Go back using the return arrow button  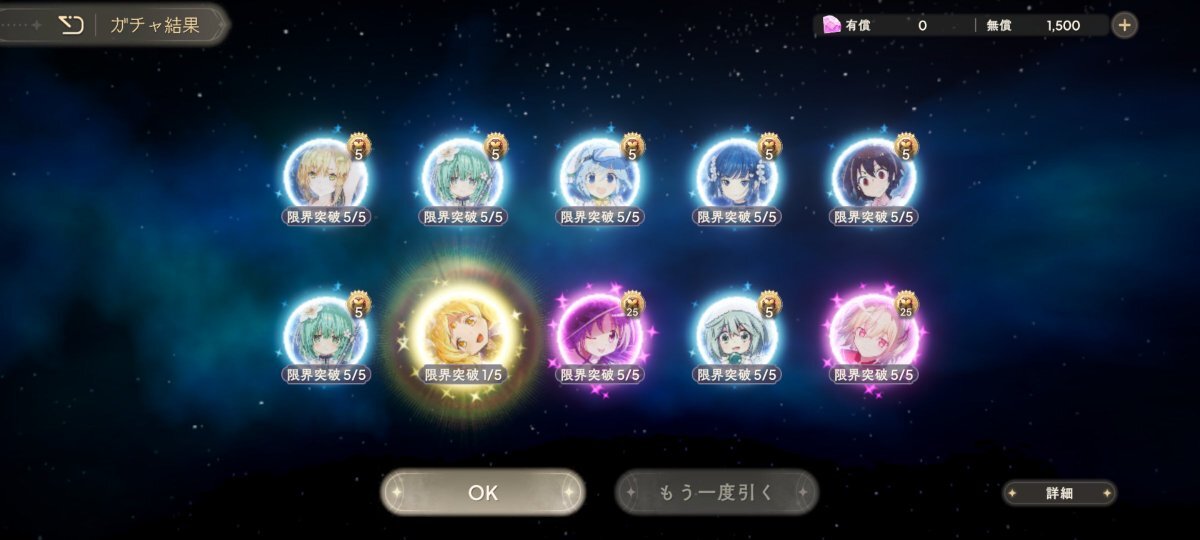click(71, 25)
